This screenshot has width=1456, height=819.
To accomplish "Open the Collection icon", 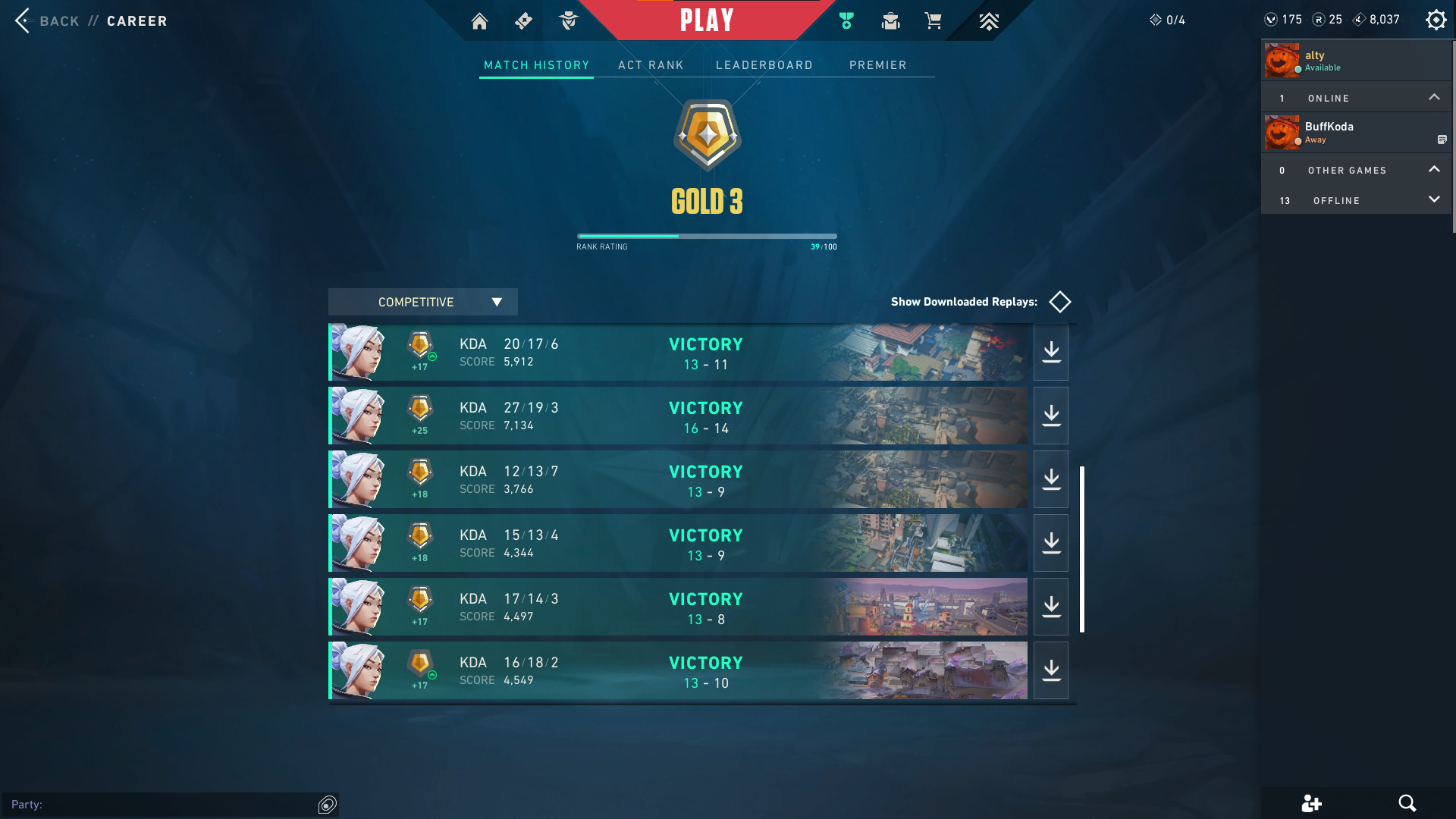I will click(890, 20).
